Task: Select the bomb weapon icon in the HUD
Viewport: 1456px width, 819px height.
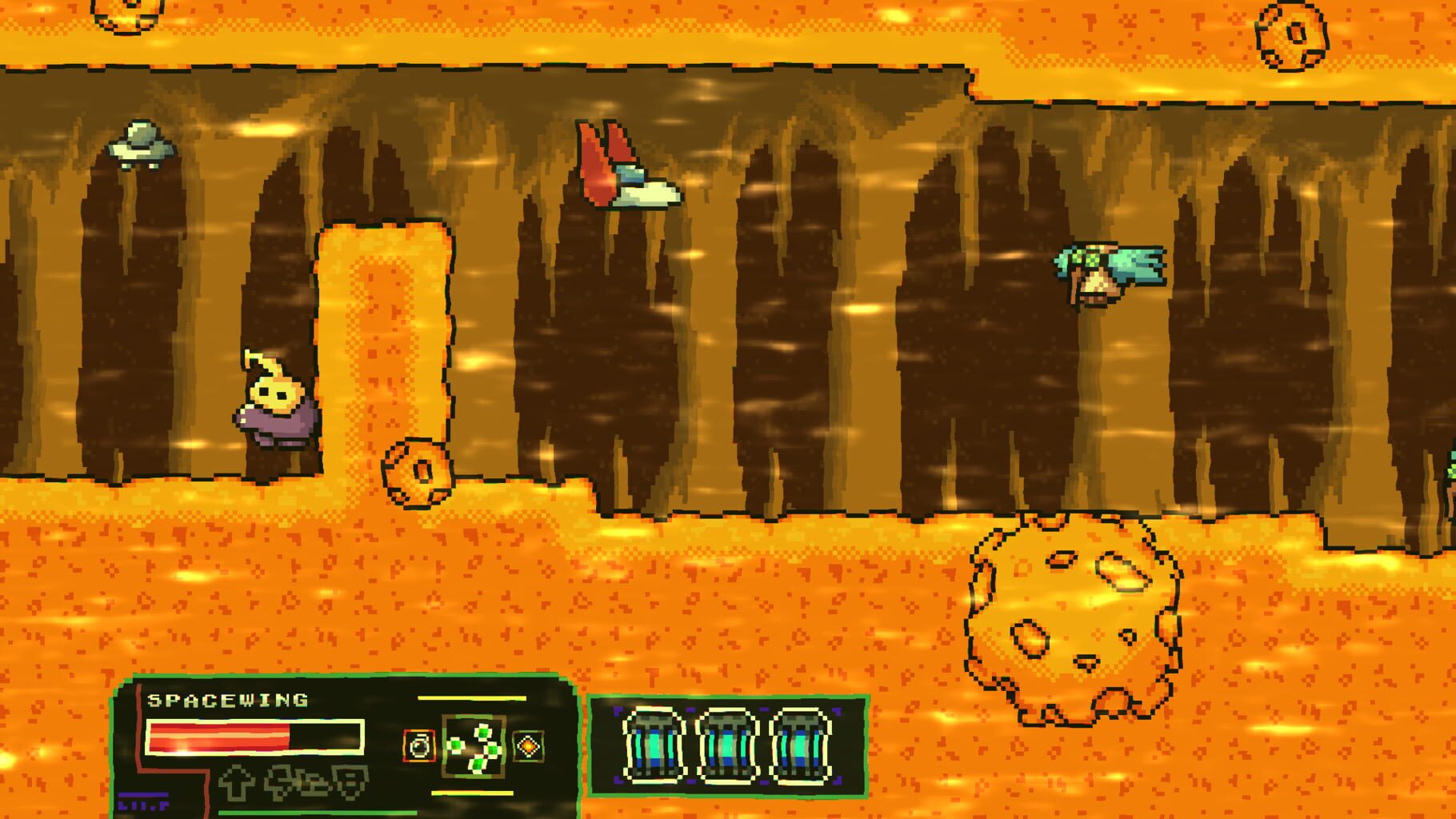Action: click(418, 745)
